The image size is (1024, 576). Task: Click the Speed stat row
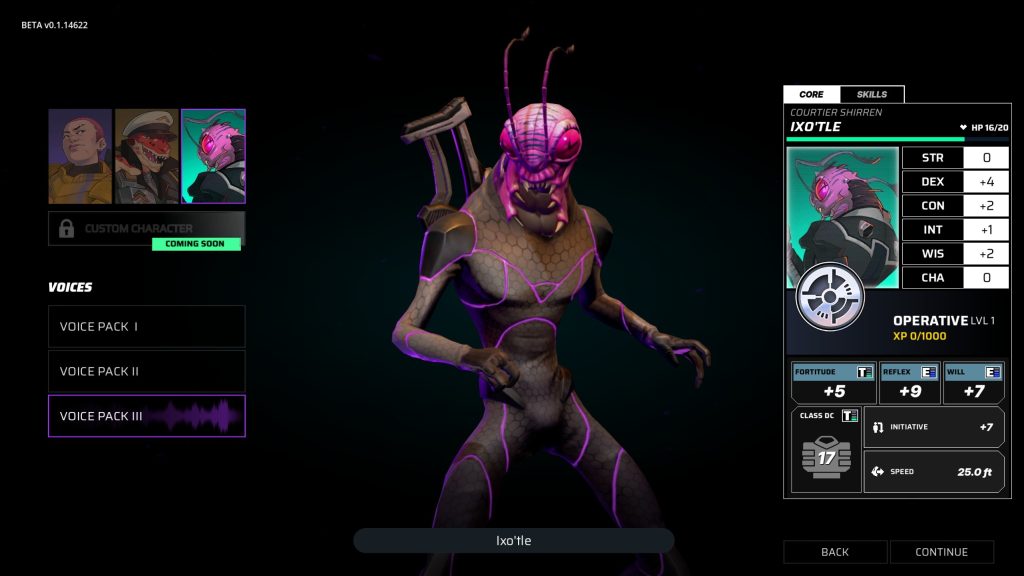pos(934,471)
